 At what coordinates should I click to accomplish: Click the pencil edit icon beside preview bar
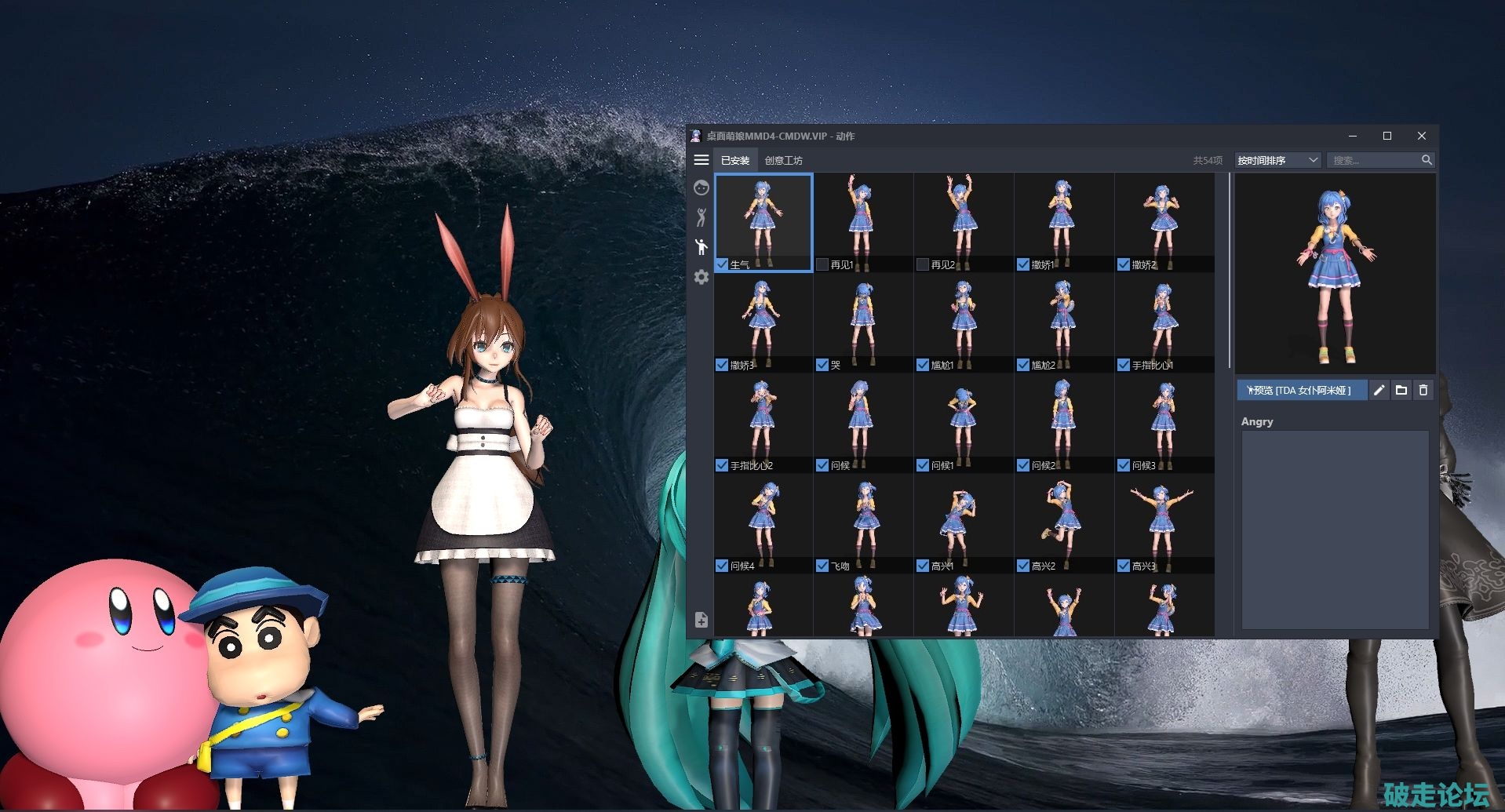pos(1379,390)
